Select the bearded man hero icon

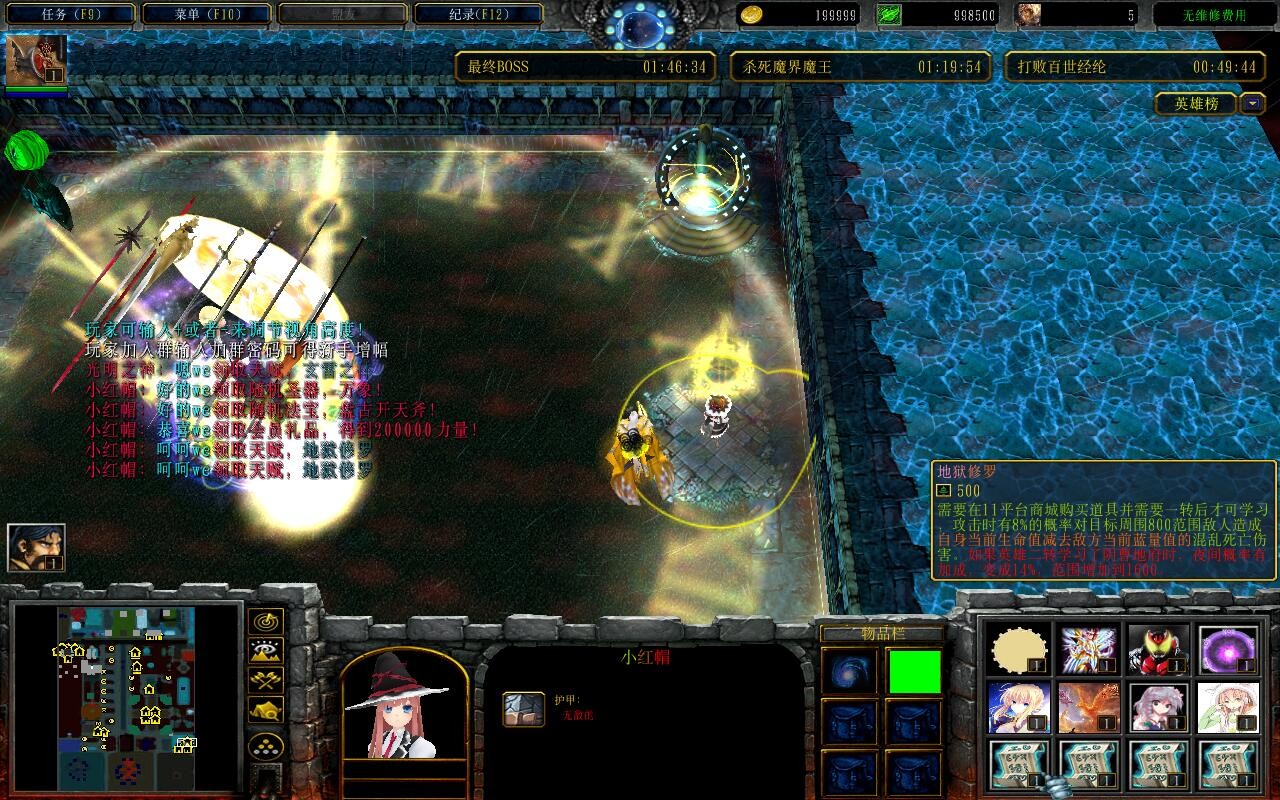pyautogui.click(x=36, y=548)
